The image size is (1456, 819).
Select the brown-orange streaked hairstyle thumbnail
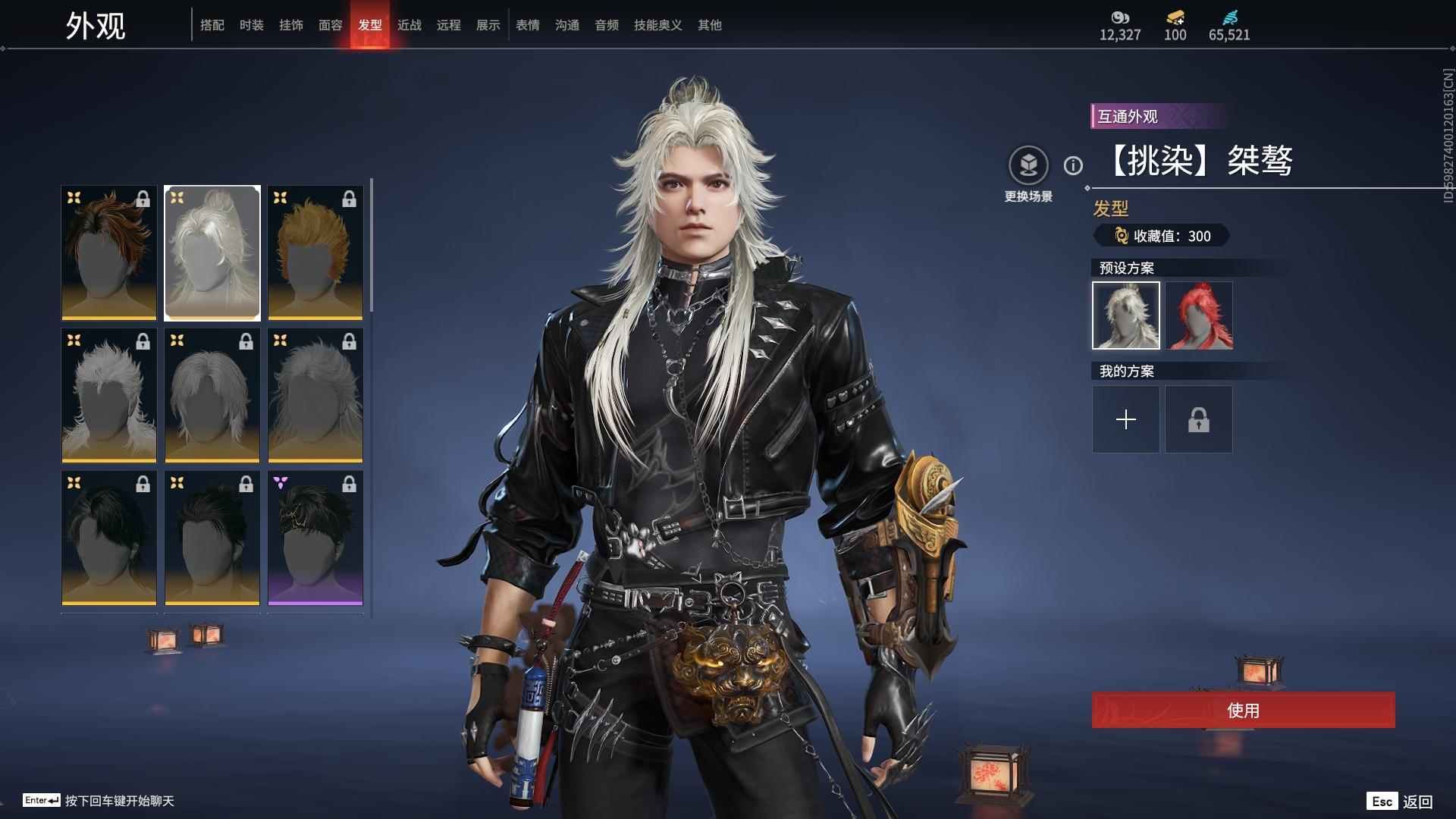[x=109, y=253]
